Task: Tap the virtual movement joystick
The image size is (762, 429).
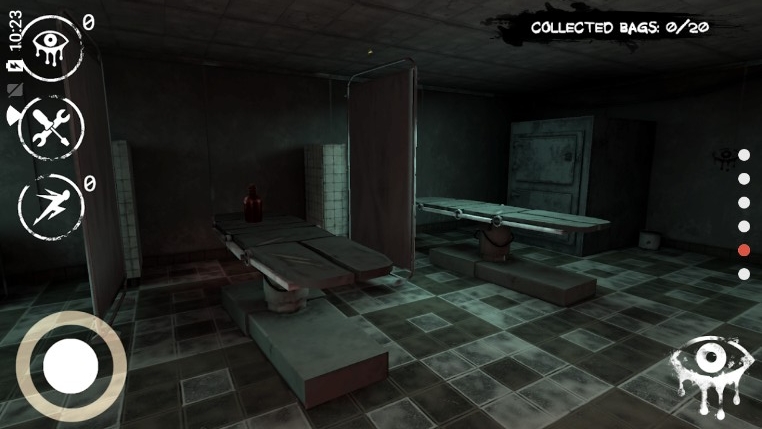Action: tap(70, 366)
